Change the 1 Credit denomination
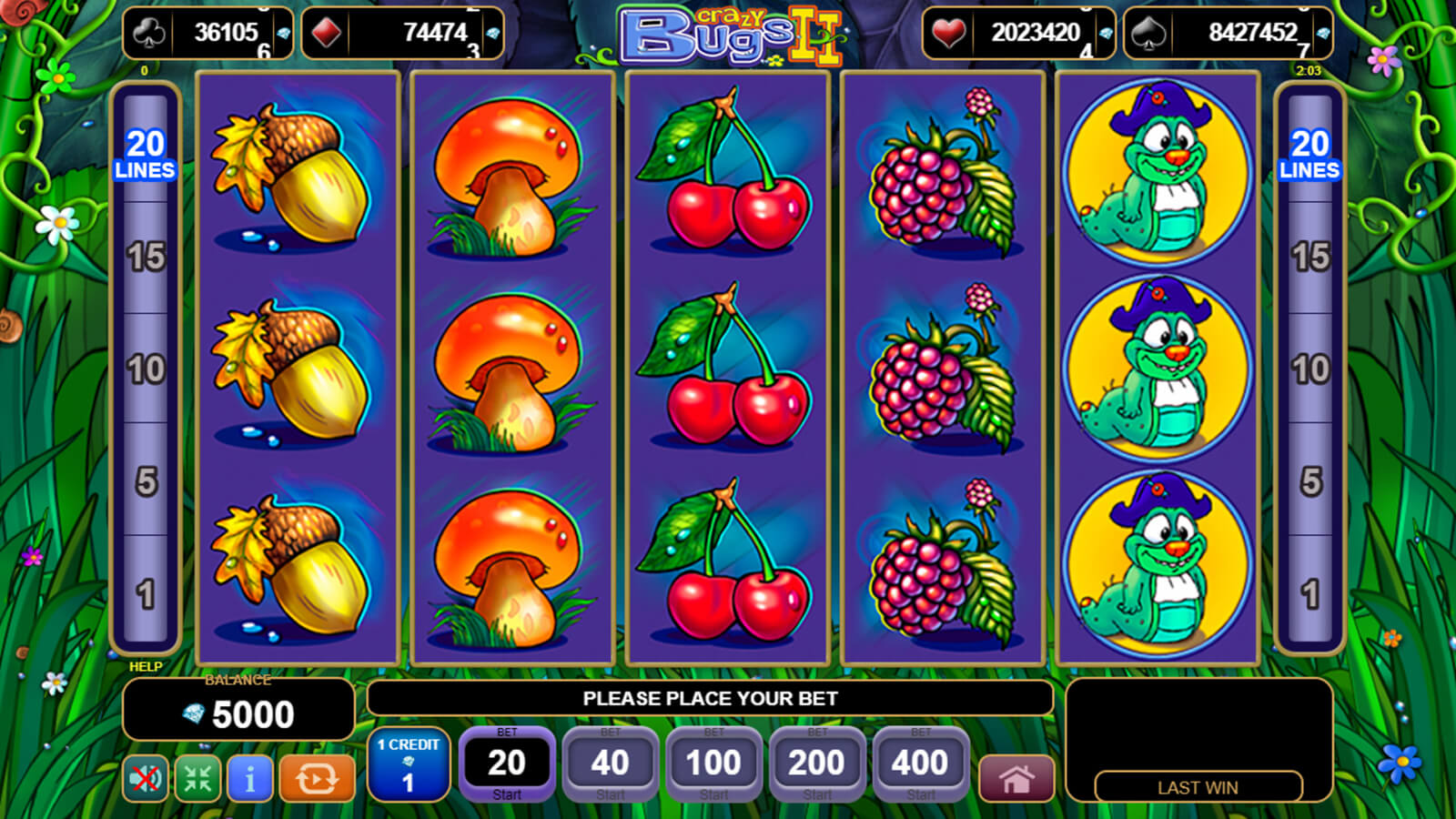Screen dimensions: 1456x819 pyautogui.click(x=409, y=764)
